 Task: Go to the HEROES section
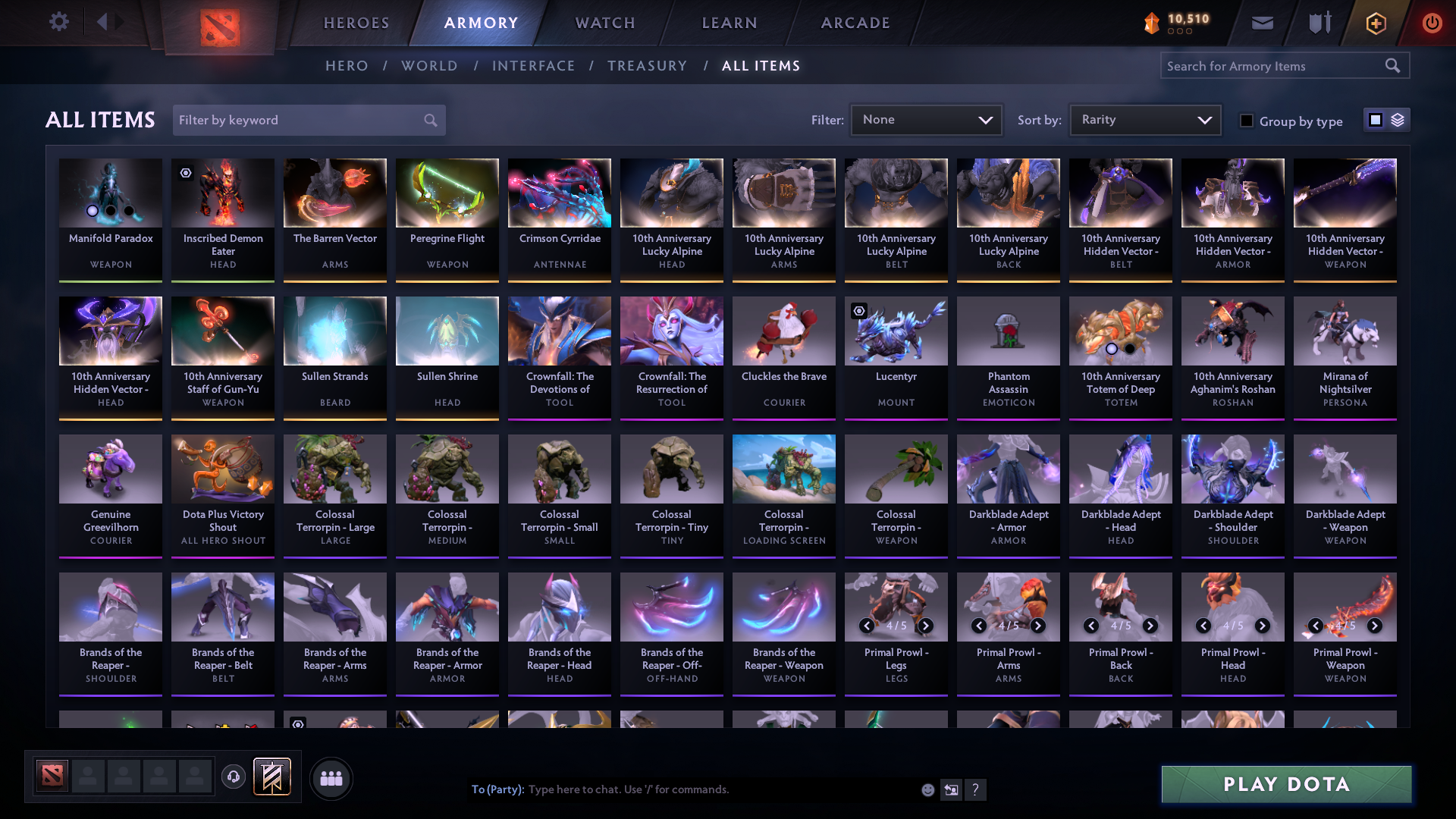coord(356,23)
